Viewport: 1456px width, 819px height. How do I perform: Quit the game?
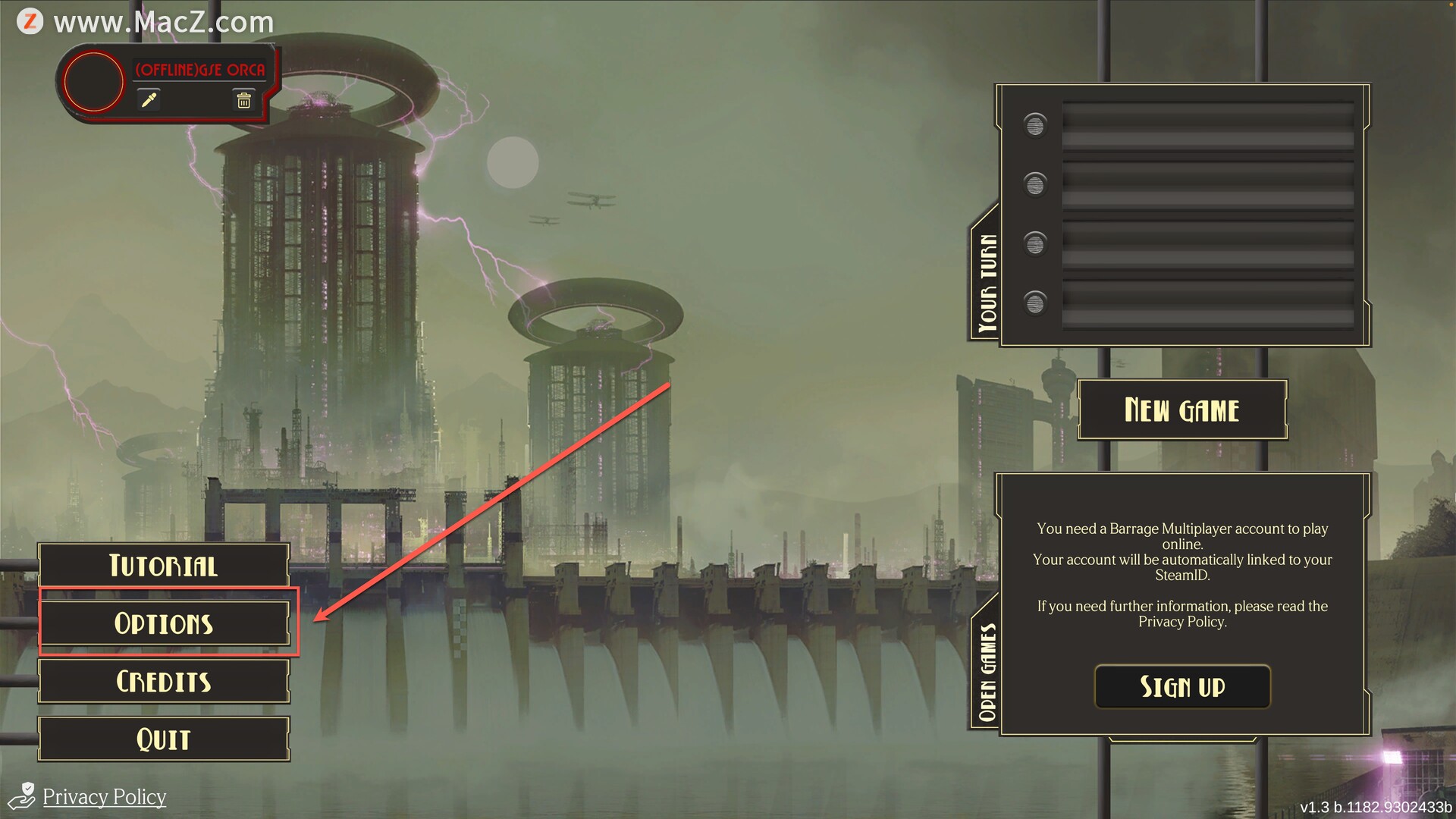164,739
